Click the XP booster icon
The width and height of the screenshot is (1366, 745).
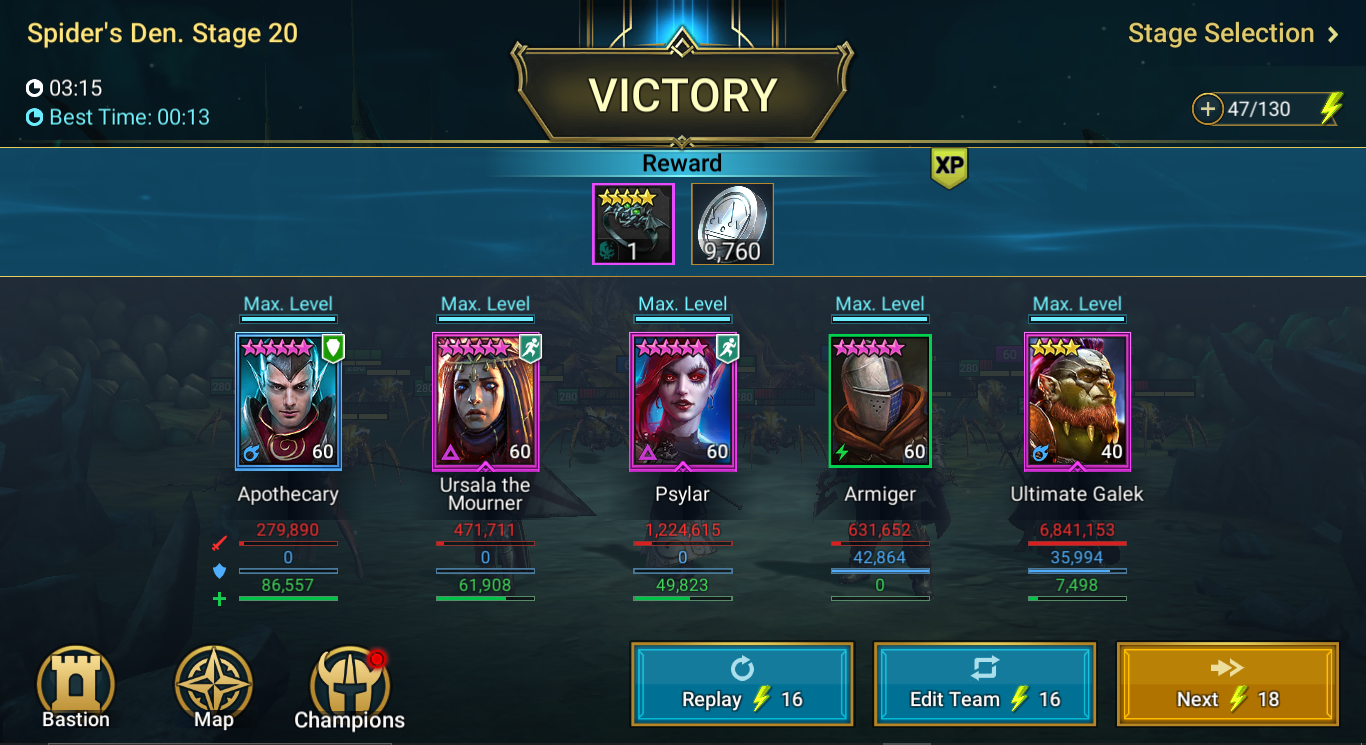947,168
